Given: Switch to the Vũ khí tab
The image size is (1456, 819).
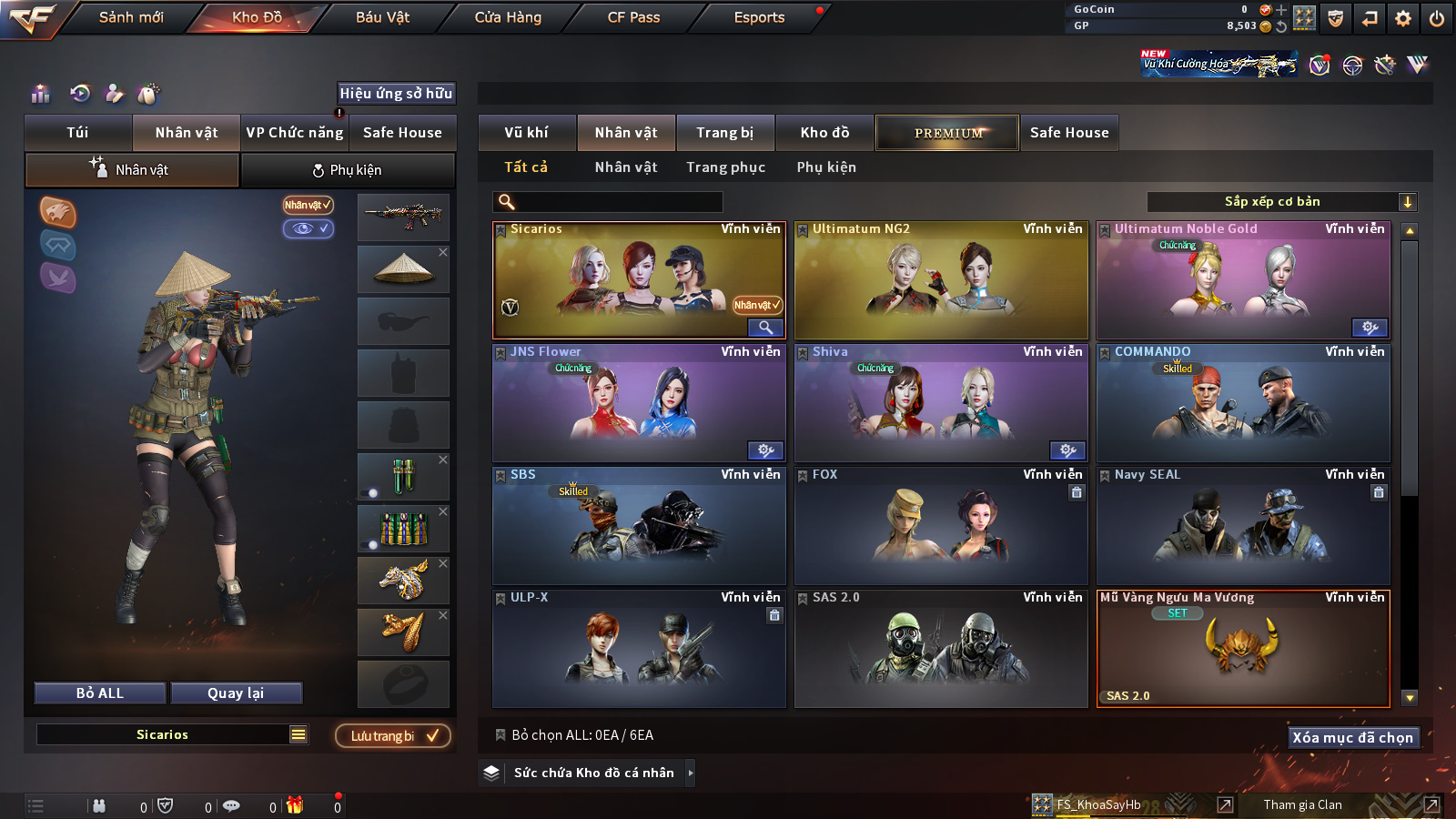Looking at the screenshot, I should coord(526,133).
